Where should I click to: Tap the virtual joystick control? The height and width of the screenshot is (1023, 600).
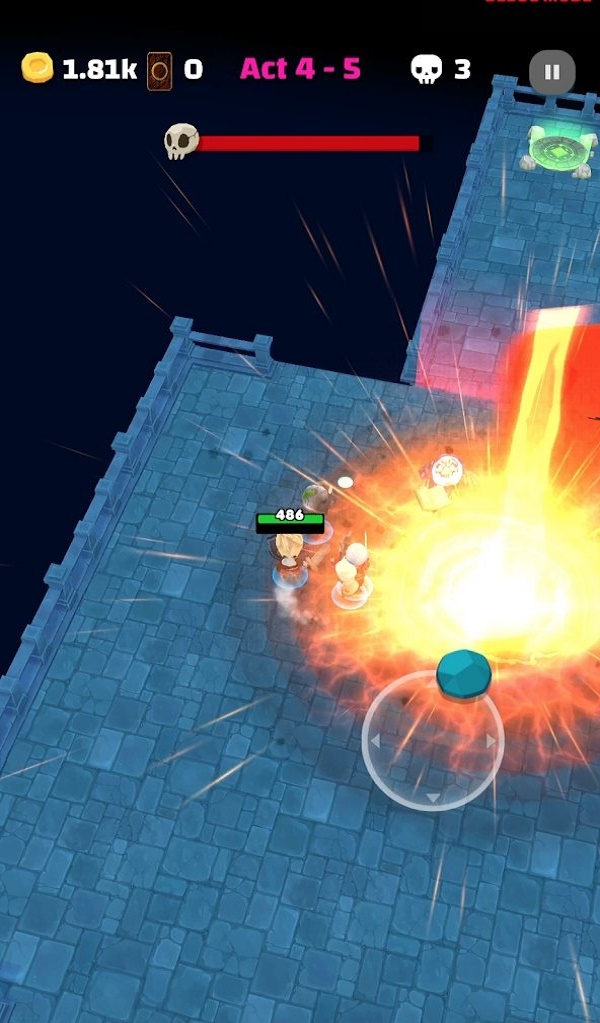[x=433, y=740]
